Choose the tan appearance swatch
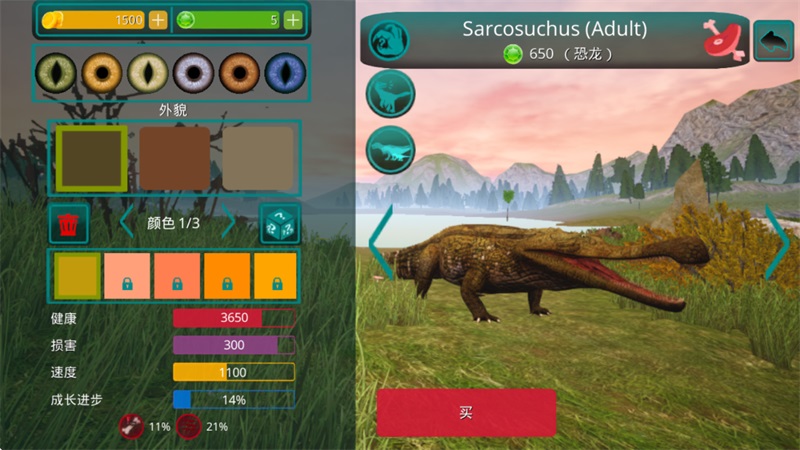 point(258,158)
